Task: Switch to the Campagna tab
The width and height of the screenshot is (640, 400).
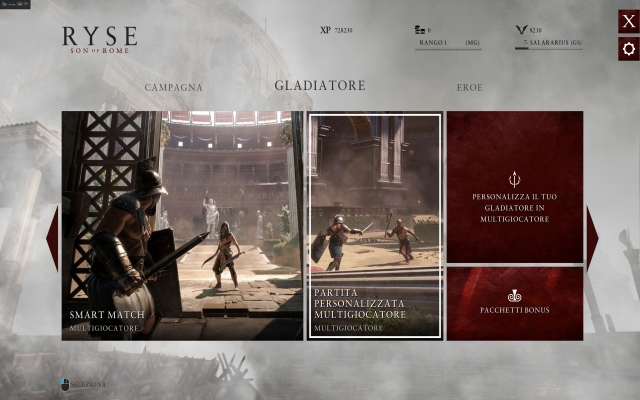Action: [173, 87]
